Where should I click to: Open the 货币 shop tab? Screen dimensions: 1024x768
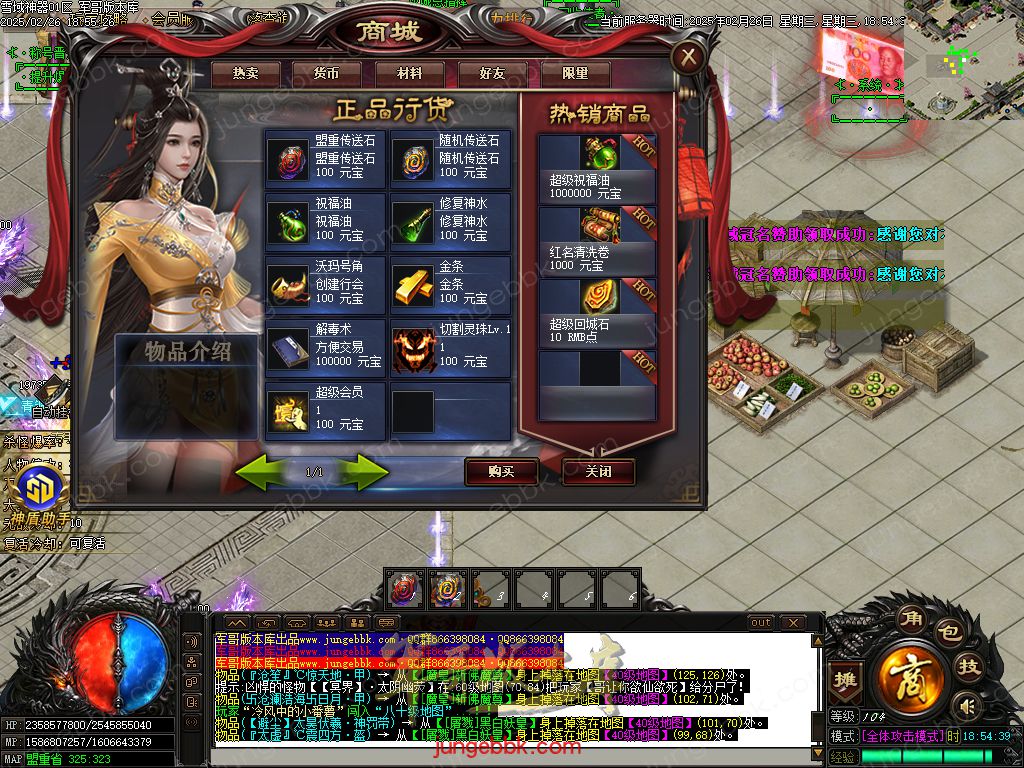point(327,74)
